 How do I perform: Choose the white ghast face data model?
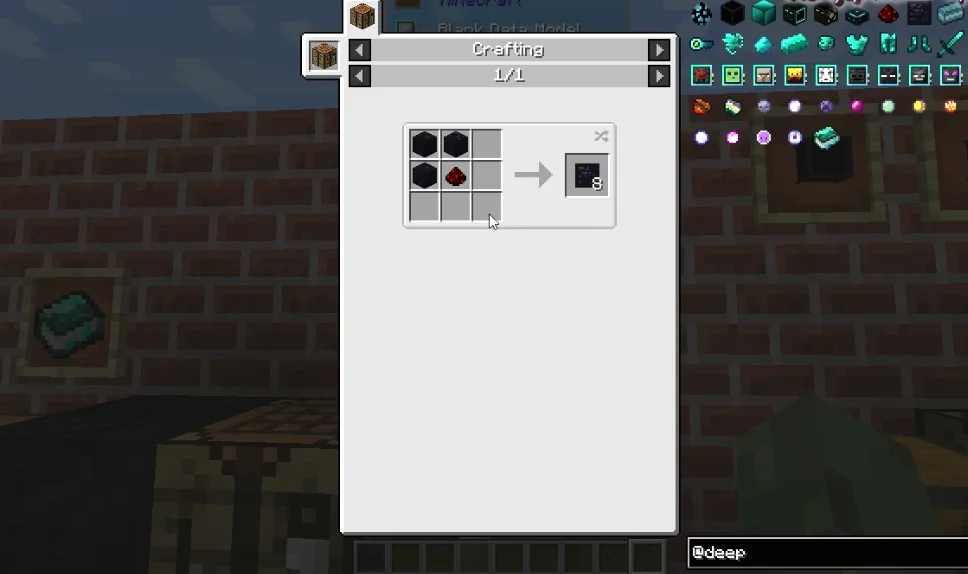pyautogui.click(x=826, y=75)
